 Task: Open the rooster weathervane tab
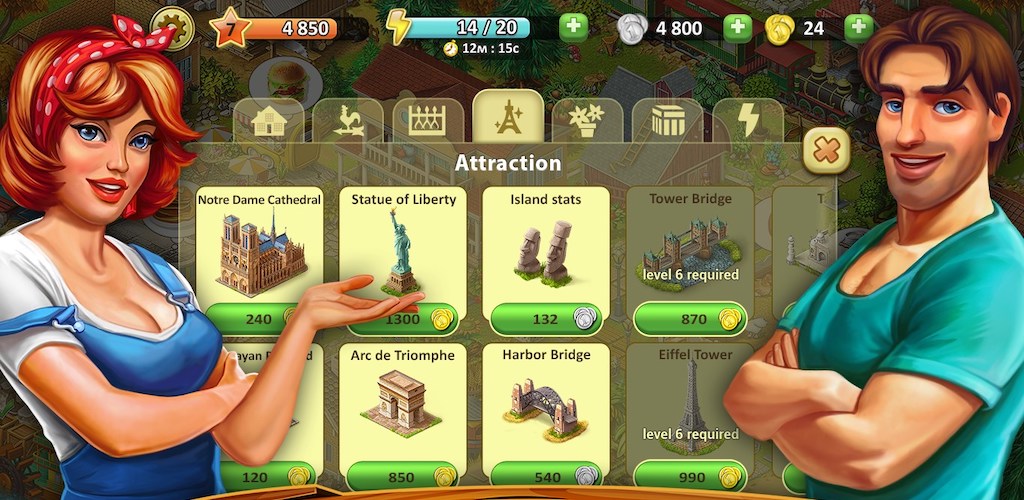pyautogui.click(x=348, y=122)
